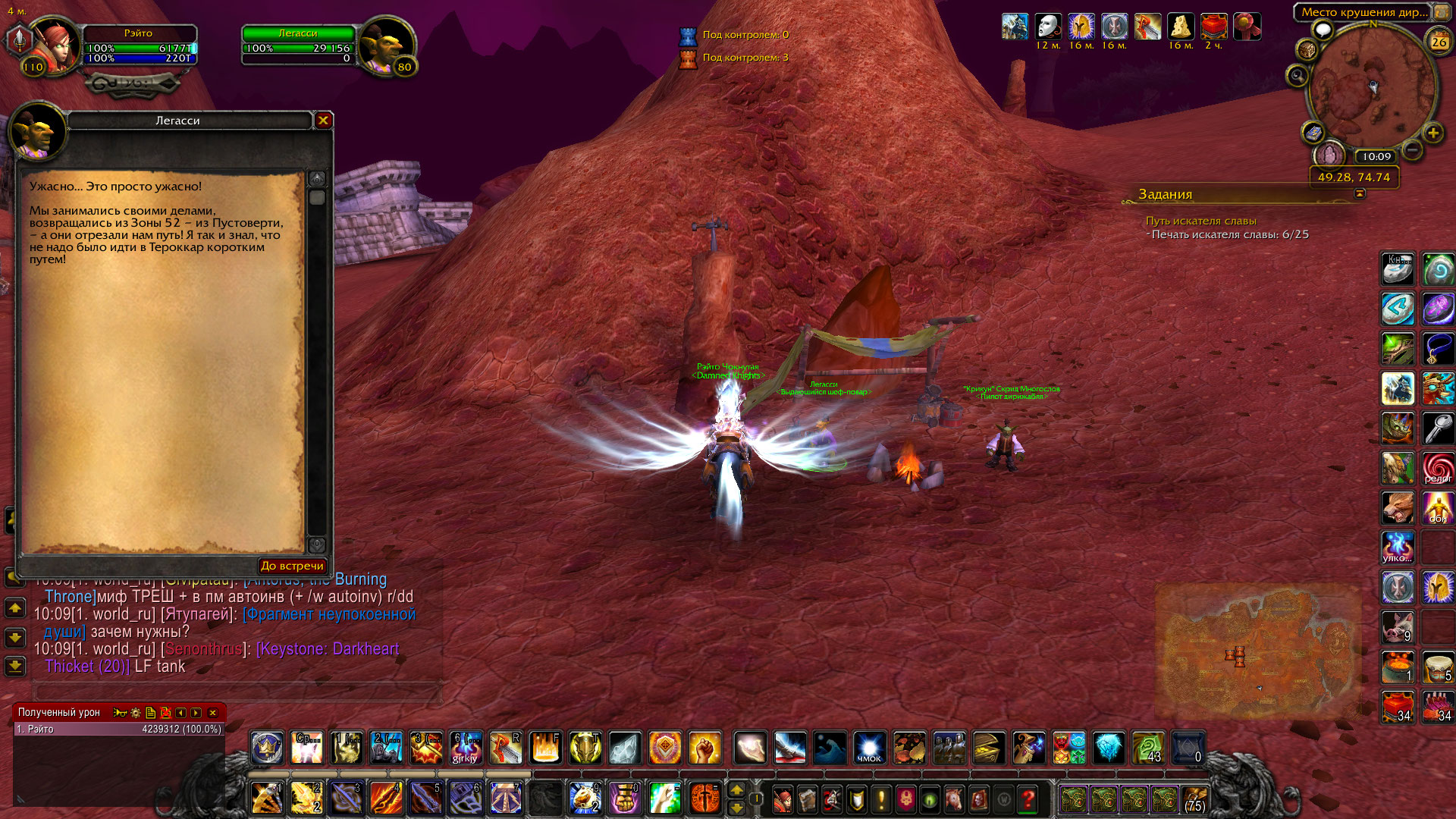This screenshot has height=819, width=1456.
Task: Activate the clenched fist ability on top bar
Action: click(x=704, y=748)
